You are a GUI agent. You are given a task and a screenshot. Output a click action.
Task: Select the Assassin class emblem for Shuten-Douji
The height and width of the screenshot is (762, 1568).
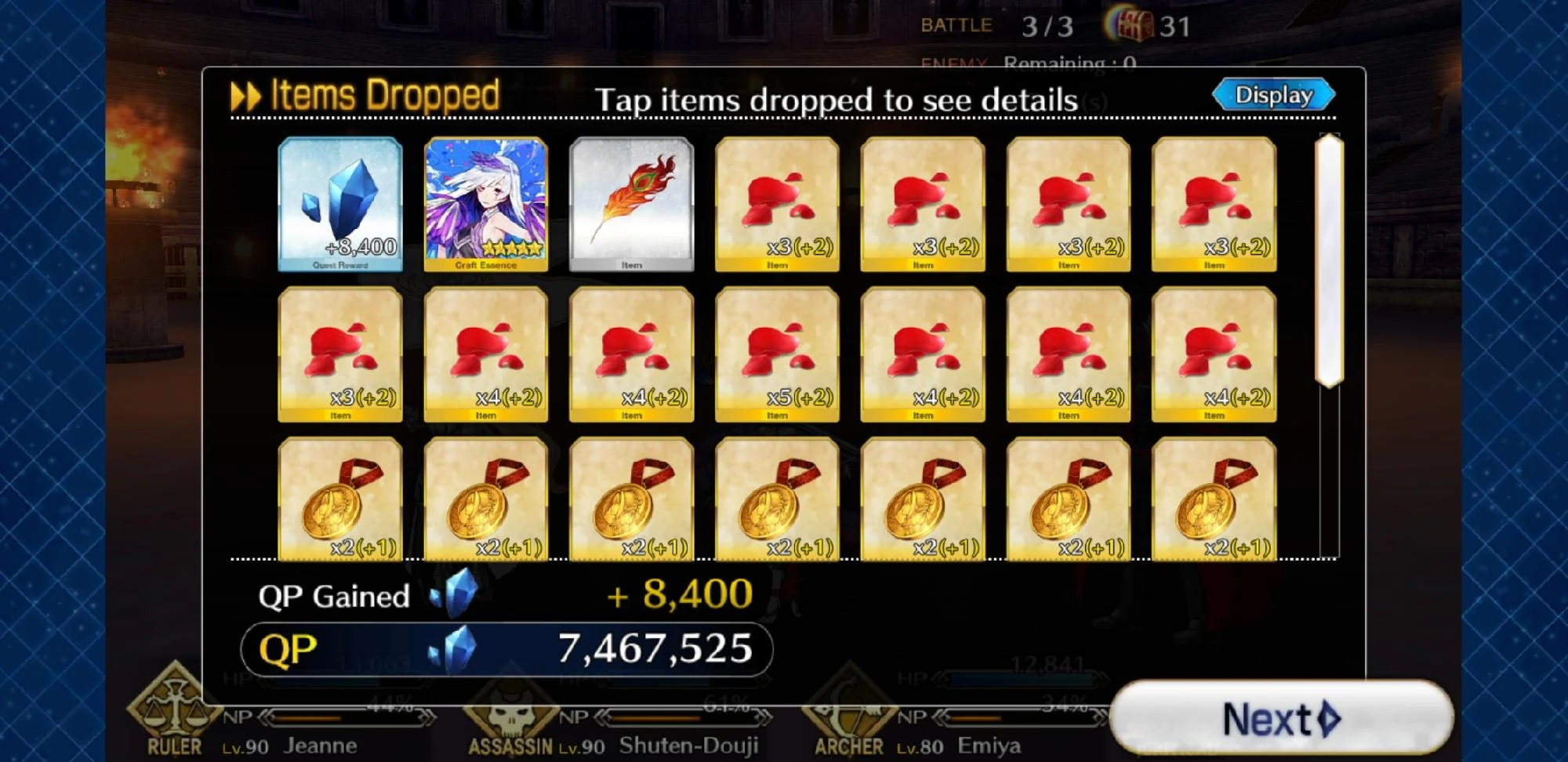511,716
